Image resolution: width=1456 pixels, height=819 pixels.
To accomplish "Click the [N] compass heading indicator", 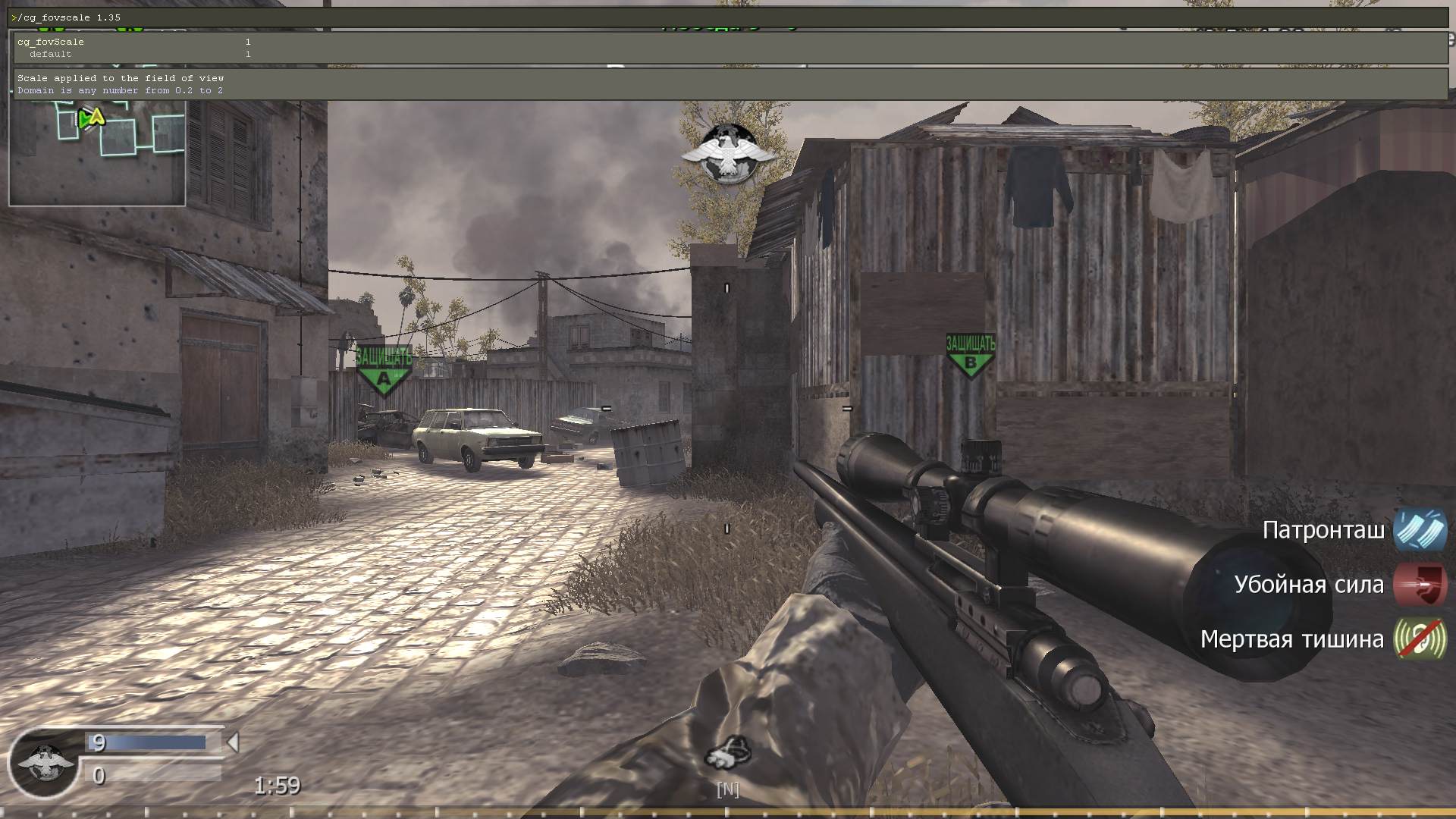I will [727, 790].
